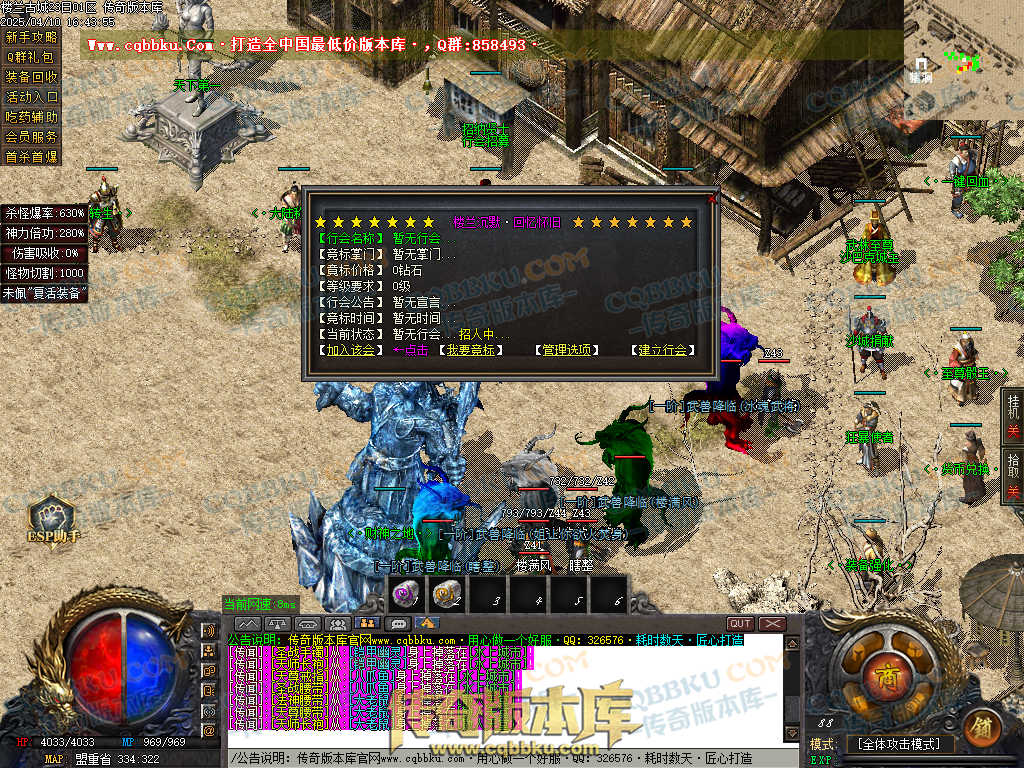
Task: Open the 新手攻略 beginner guide
Action: [31, 37]
